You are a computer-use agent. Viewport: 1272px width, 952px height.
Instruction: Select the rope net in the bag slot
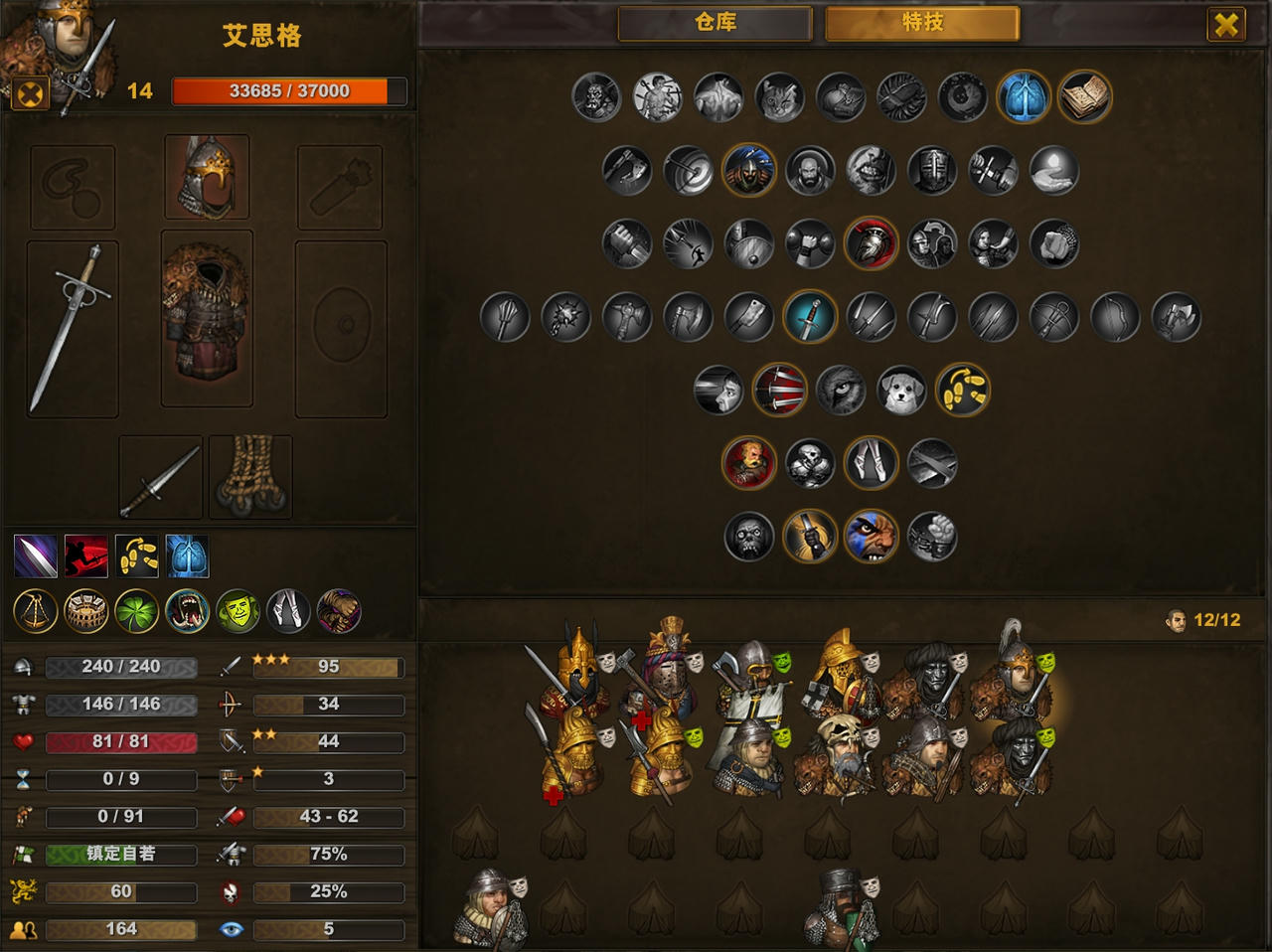[250, 477]
